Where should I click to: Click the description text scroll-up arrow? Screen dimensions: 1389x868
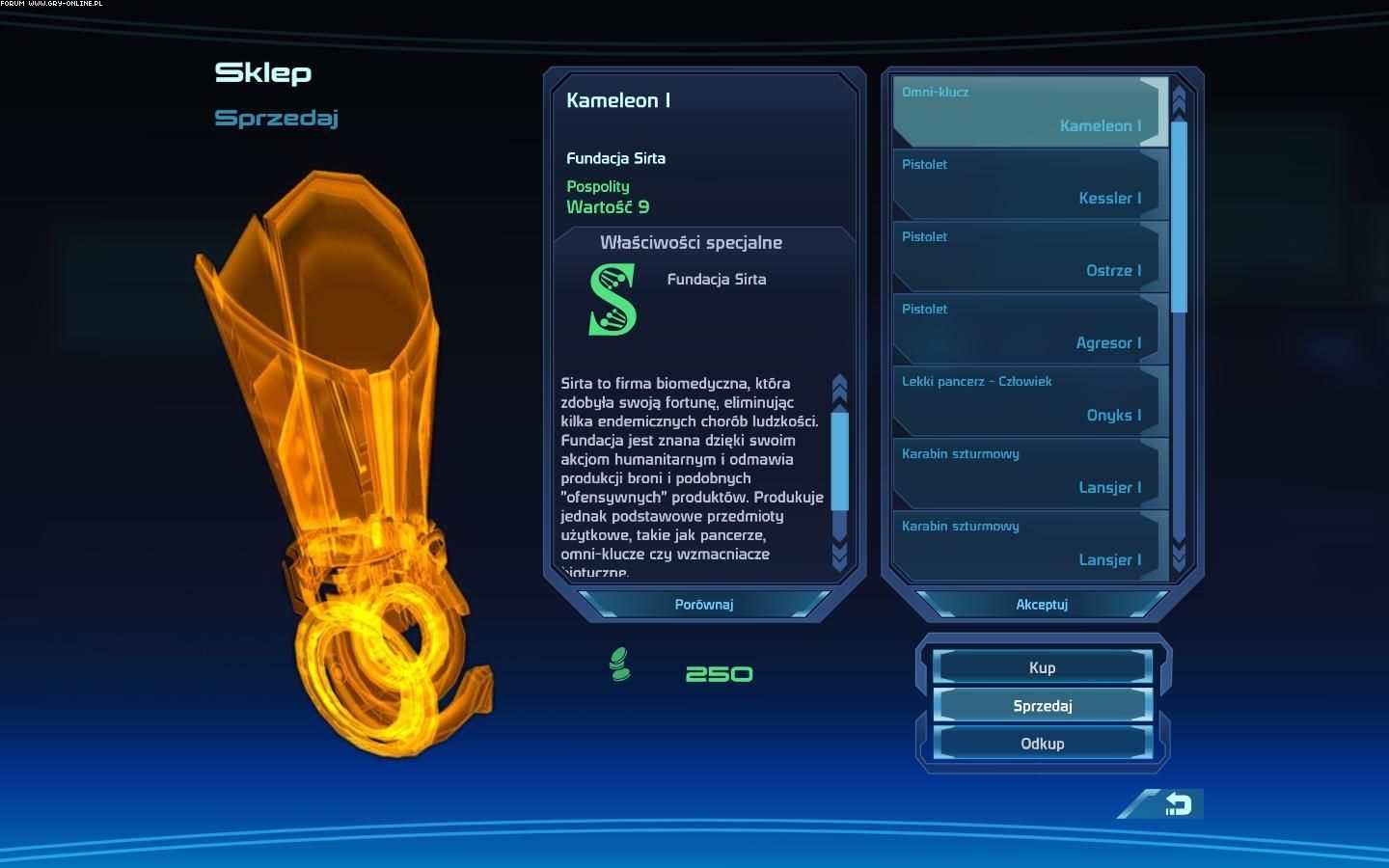pos(839,388)
